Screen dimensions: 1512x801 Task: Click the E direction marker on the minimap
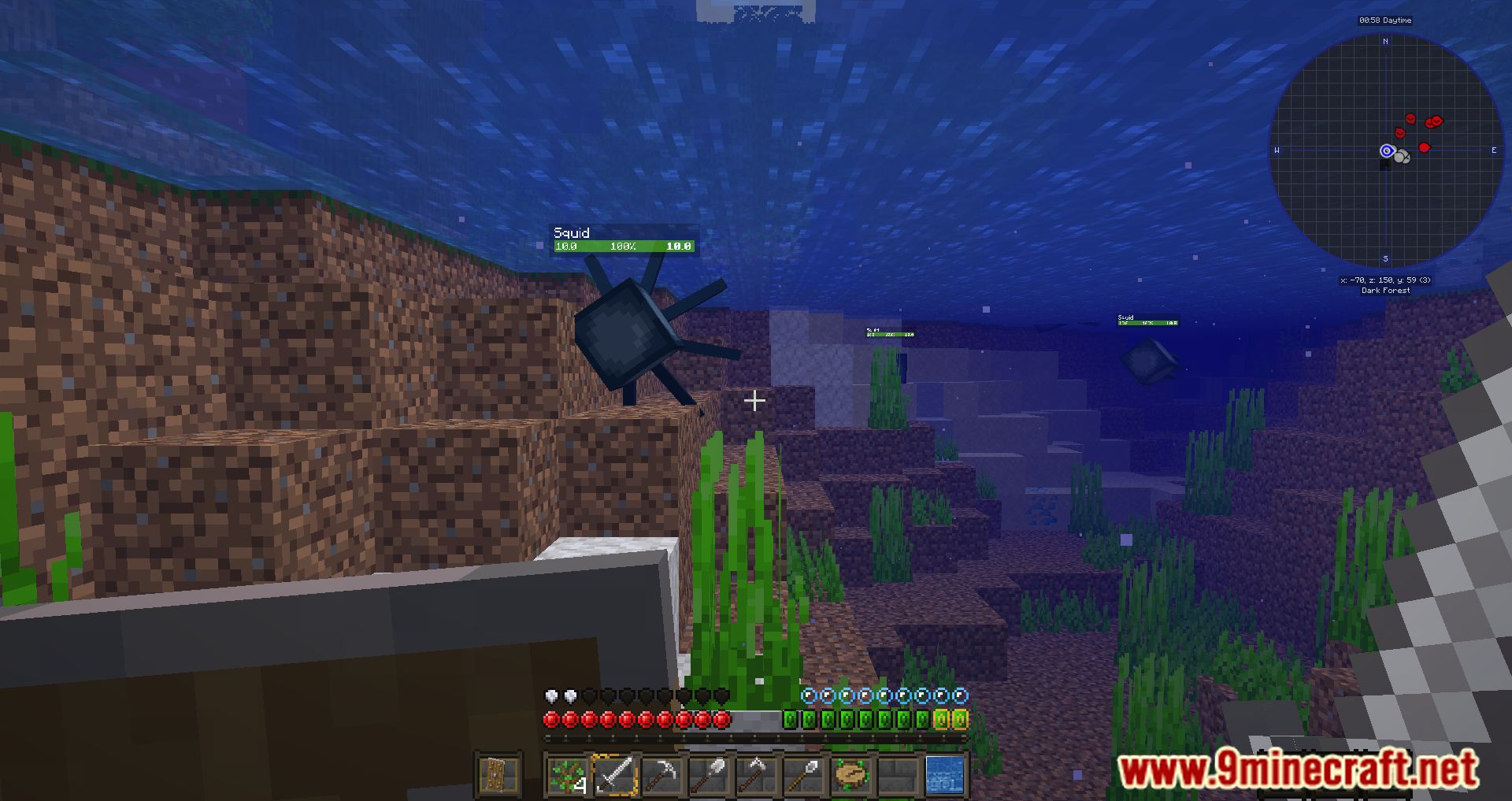(x=1494, y=150)
